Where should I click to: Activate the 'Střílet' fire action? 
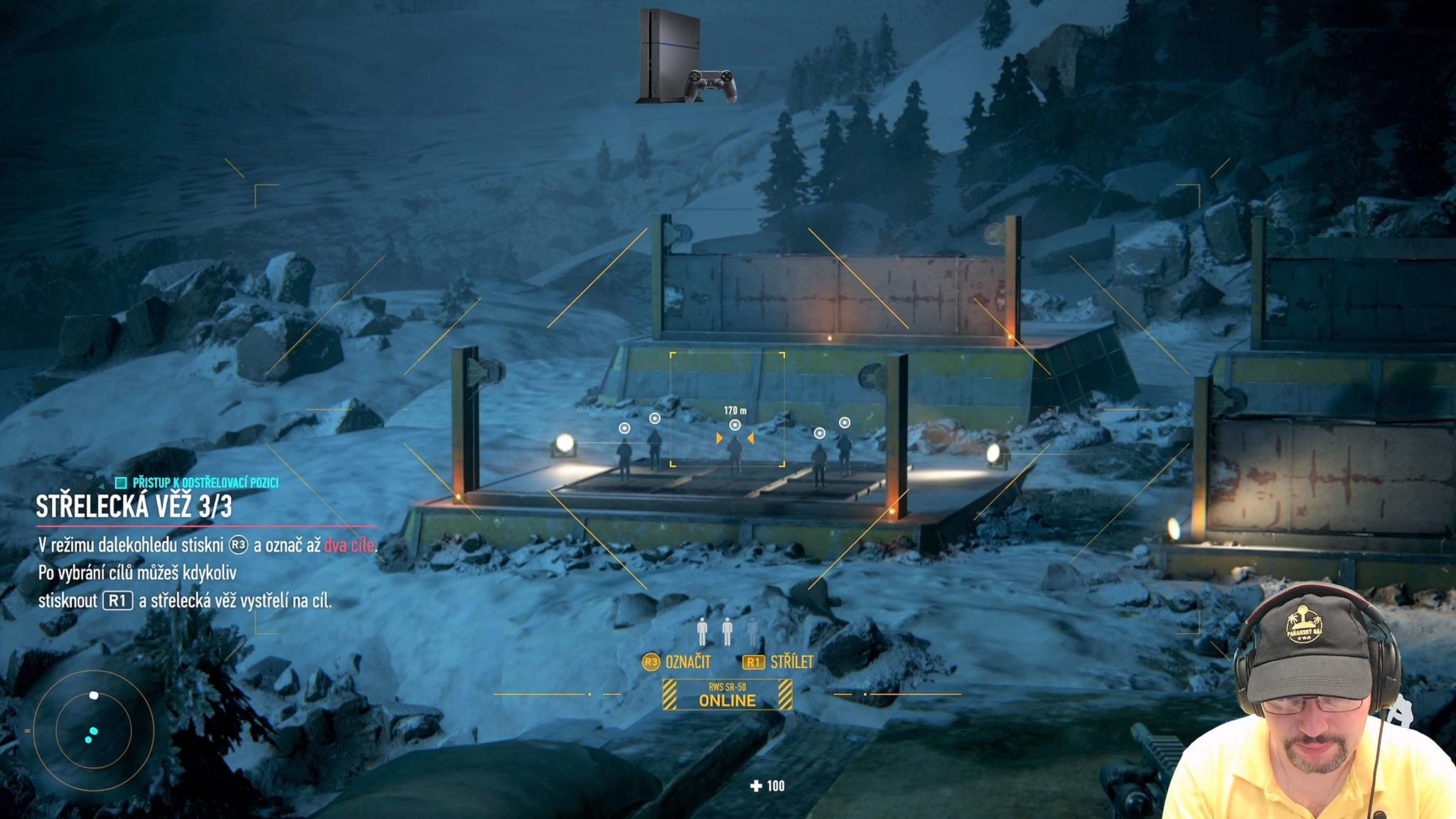point(778,662)
